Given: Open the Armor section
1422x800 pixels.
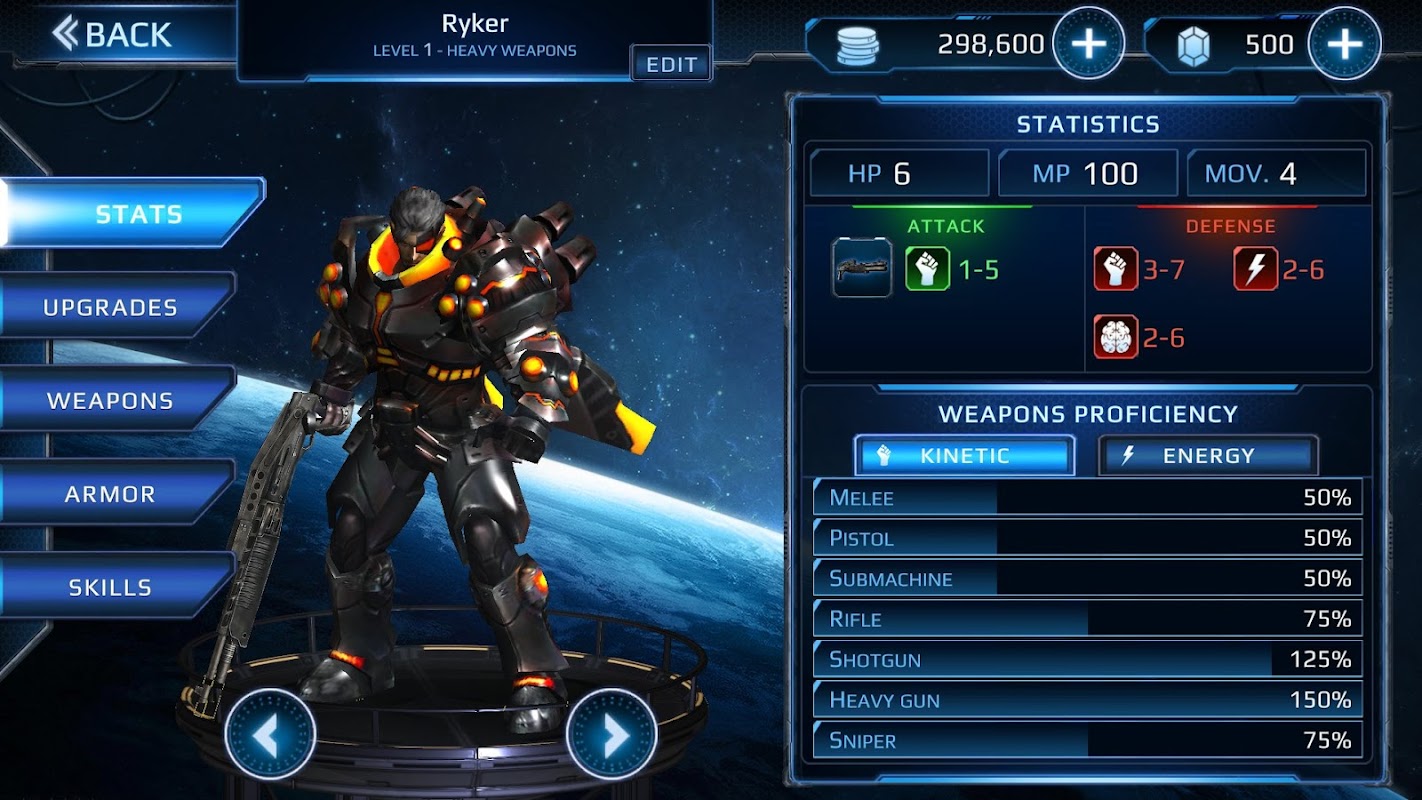Looking at the screenshot, I should point(113,494).
